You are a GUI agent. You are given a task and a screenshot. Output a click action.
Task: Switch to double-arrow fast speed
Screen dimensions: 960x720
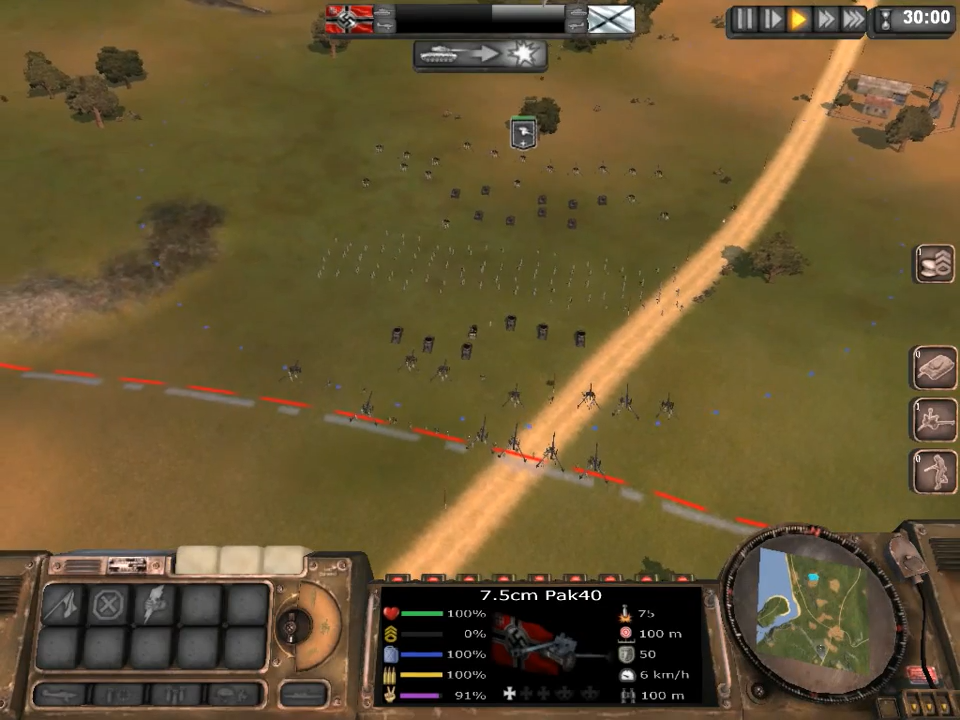[x=825, y=18]
